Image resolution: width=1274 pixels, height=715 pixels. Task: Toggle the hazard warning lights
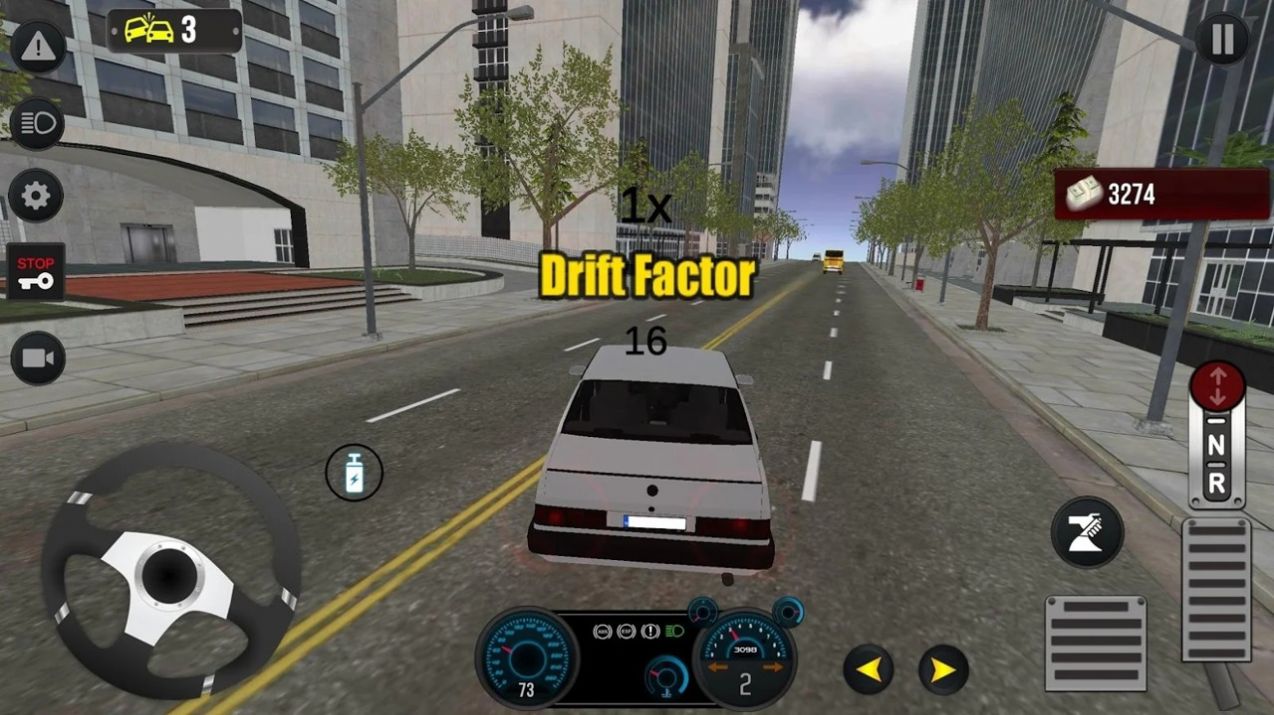pyautogui.click(x=37, y=45)
